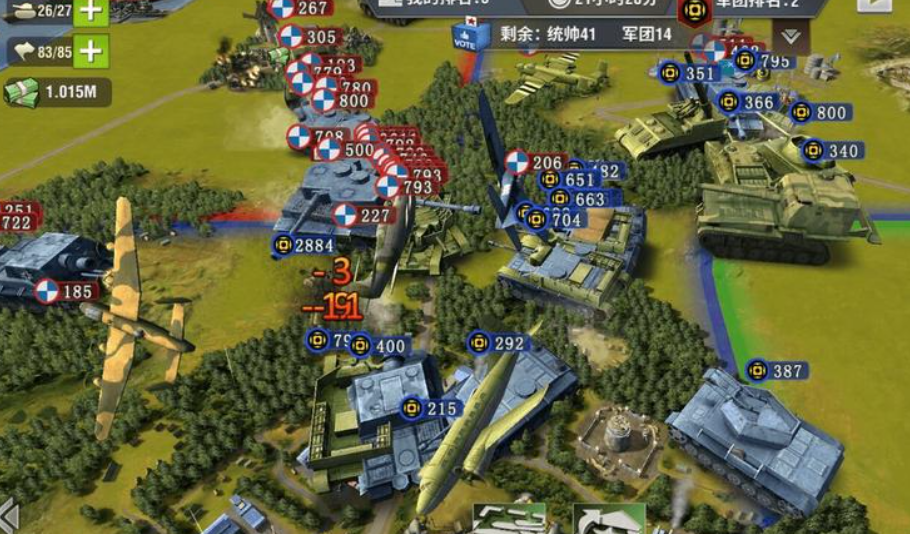Viewport: 910px width, 534px height.
Task: Add more tank units with the plus button
Action: pyautogui.click(x=90, y=11)
